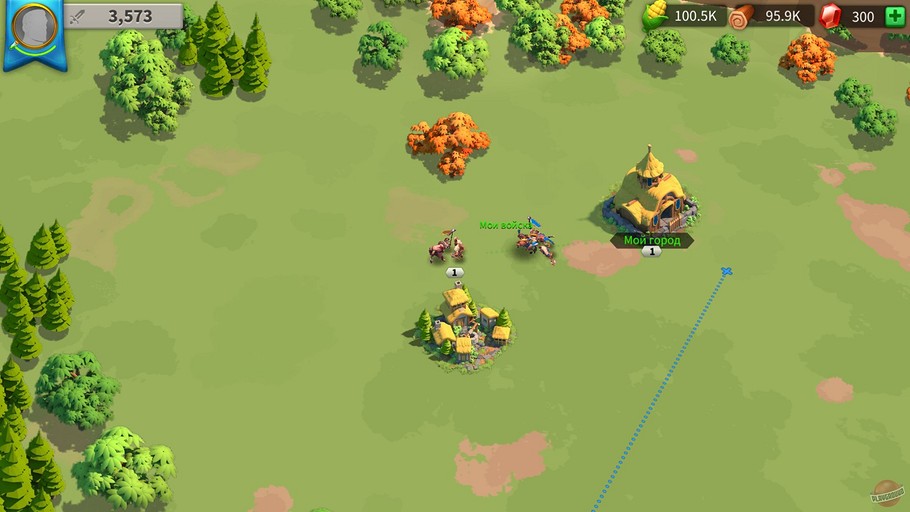Select the 'Мой город' city label
The width and height of the screenshot is (910, 512).
pos(652,240)
